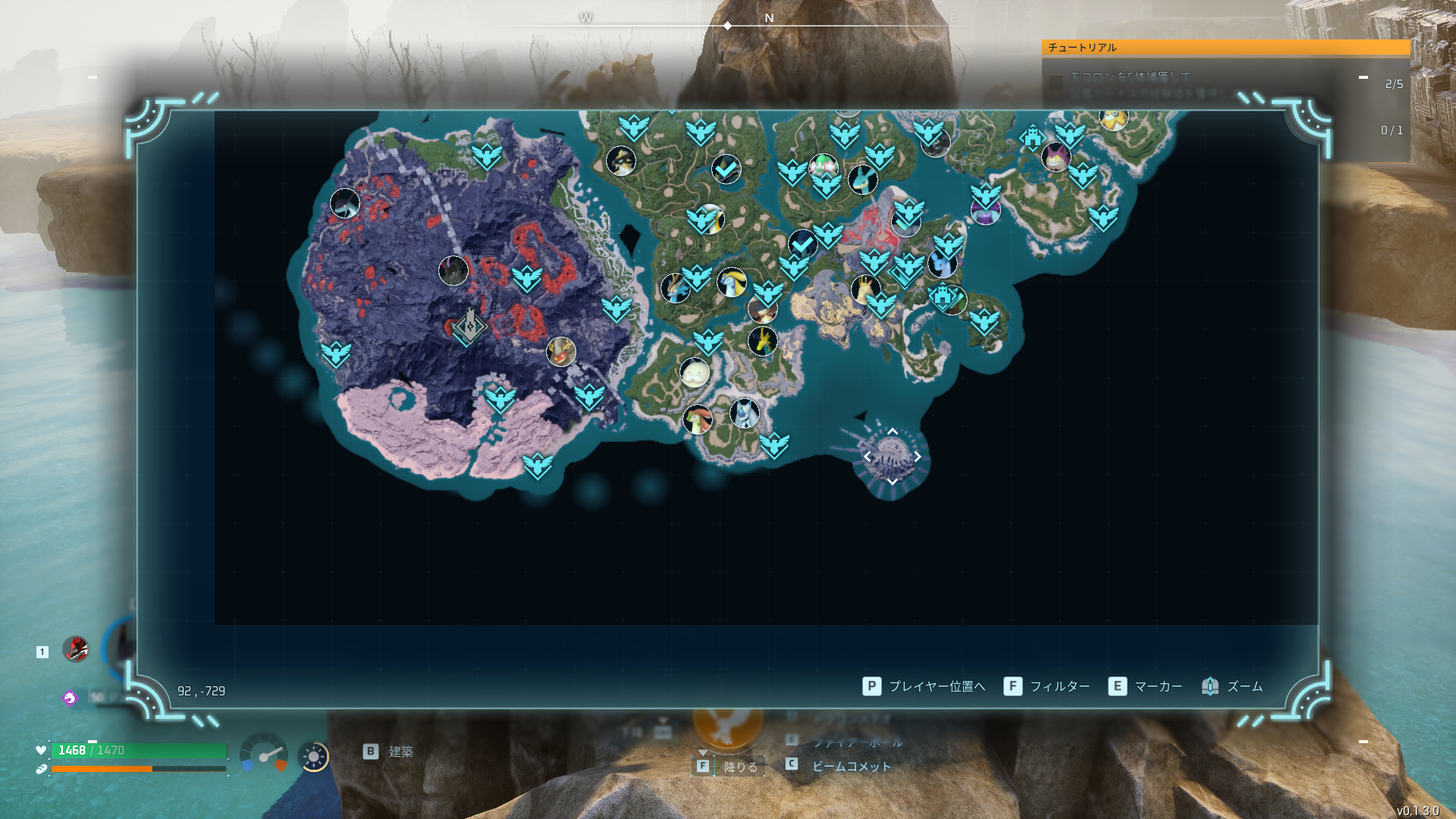Select the red party pal portrait
The image size is (1456, 819).
click(x=75, y=650)
